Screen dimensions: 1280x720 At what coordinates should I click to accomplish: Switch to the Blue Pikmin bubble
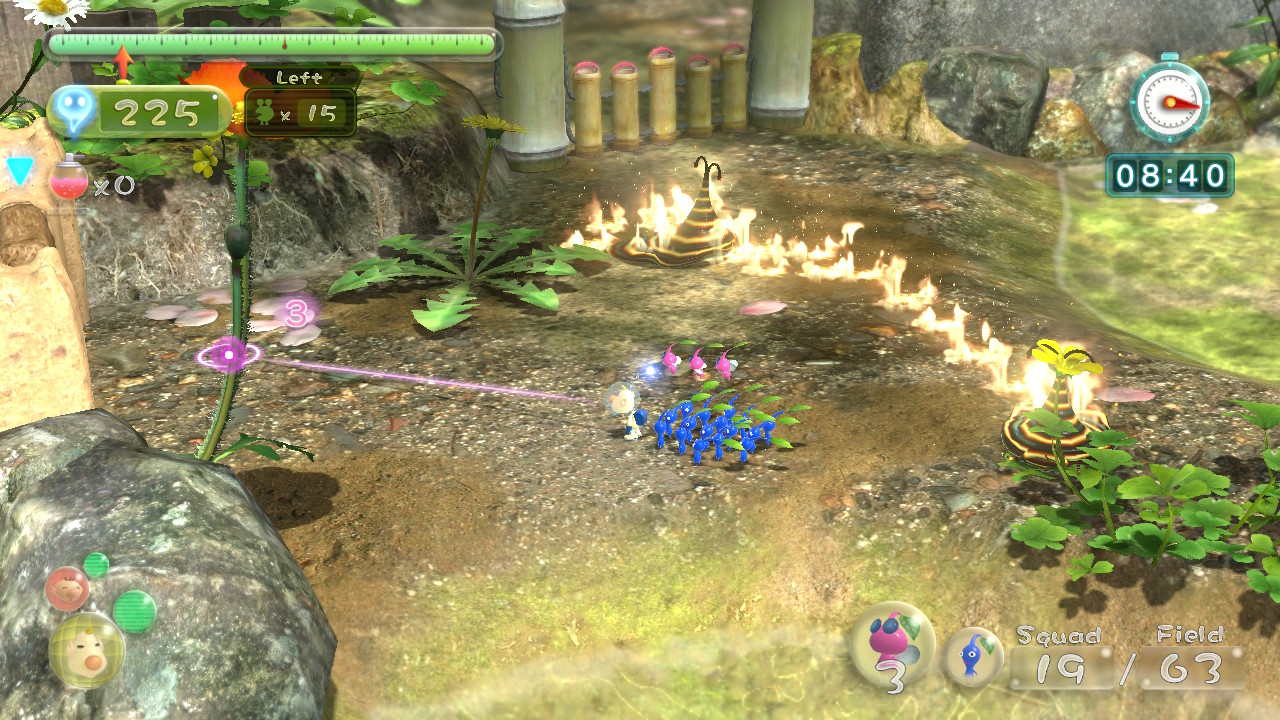(x=973, y=656)
